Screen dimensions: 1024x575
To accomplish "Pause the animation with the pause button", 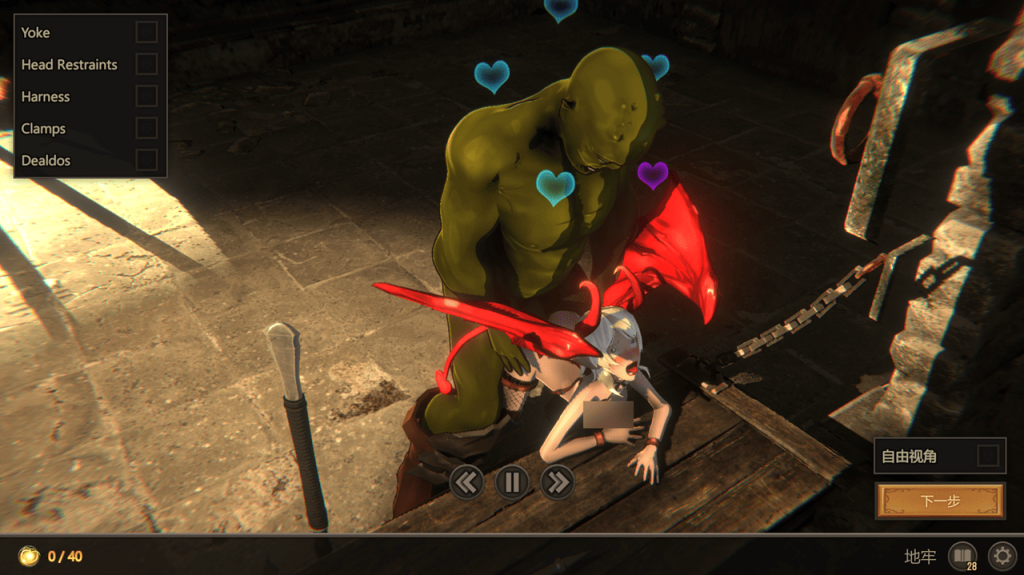I will [512, 482].
